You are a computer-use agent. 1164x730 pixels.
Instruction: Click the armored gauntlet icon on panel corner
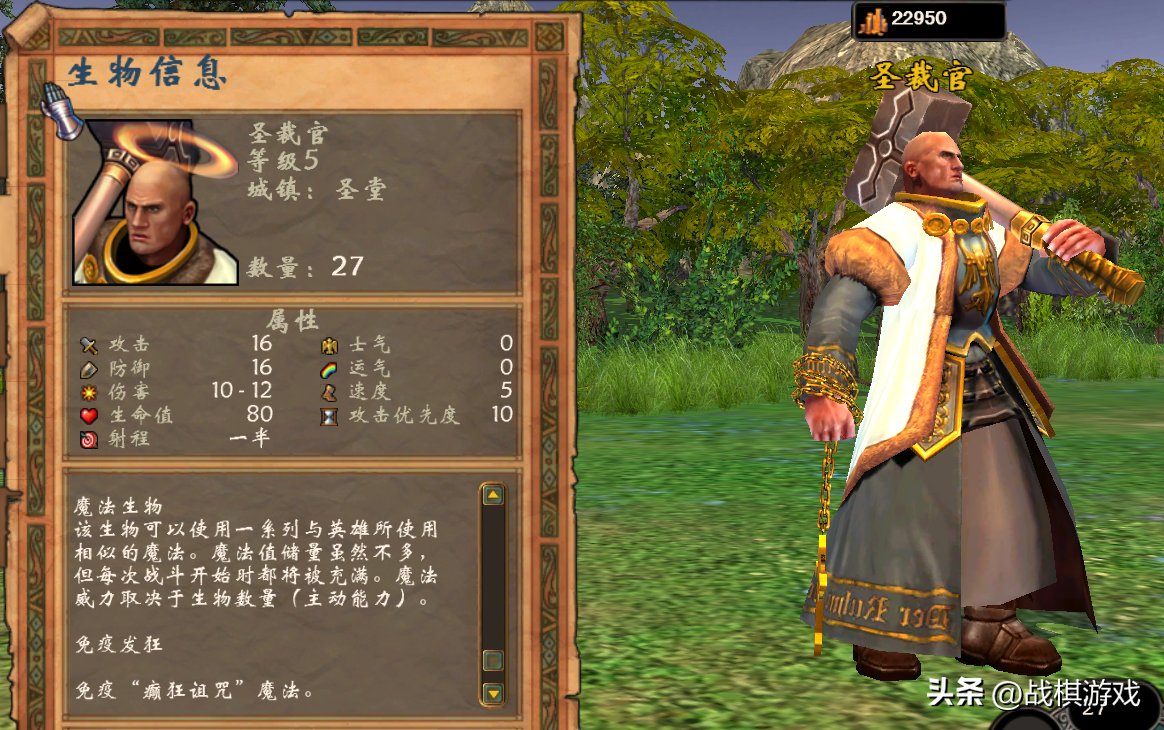(62, 110)
